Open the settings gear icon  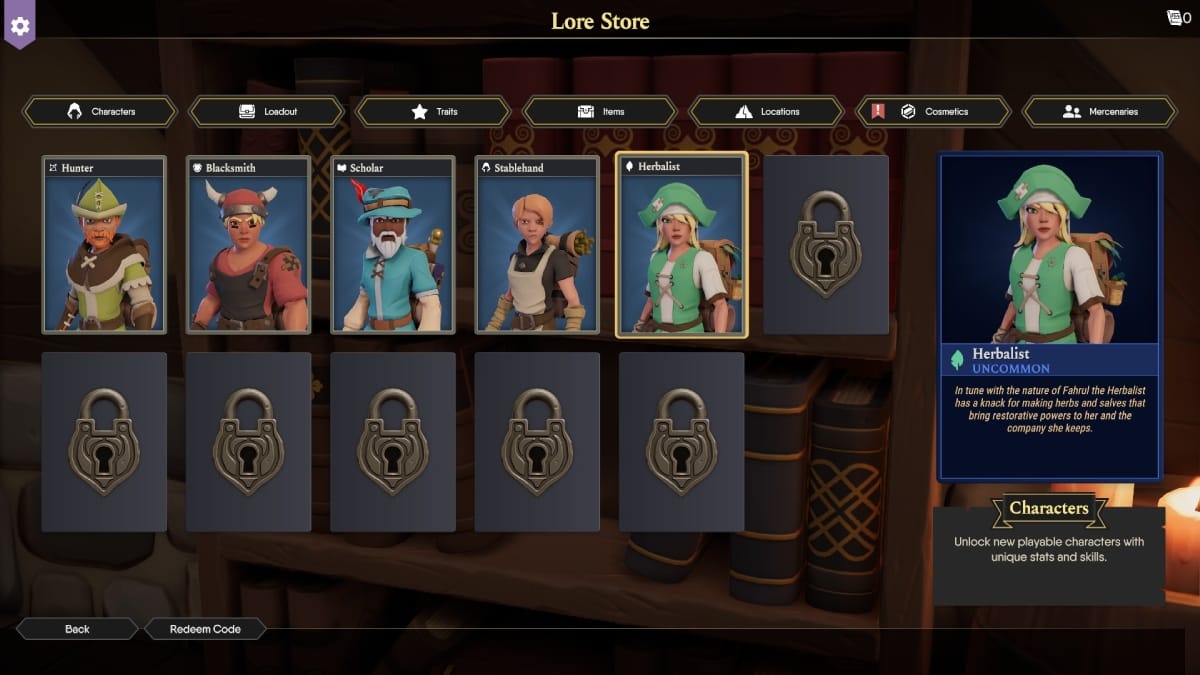click(20, 24)
